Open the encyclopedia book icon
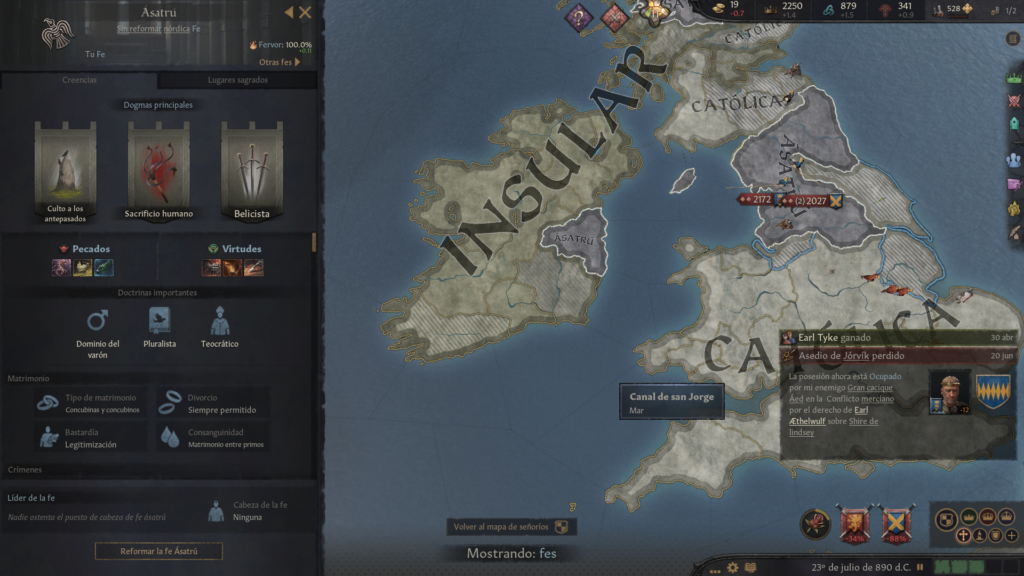 751,567
